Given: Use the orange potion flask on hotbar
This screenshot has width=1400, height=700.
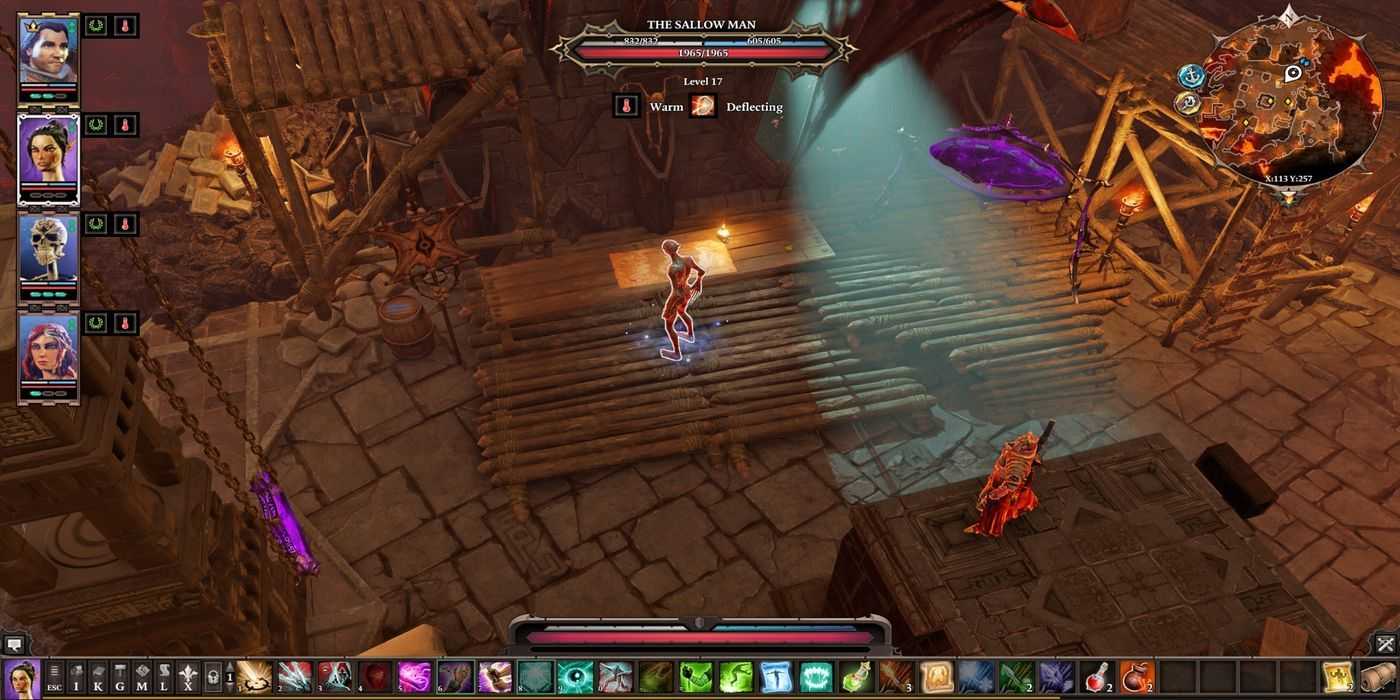Looking at the screenshot, I should 1137,677.
